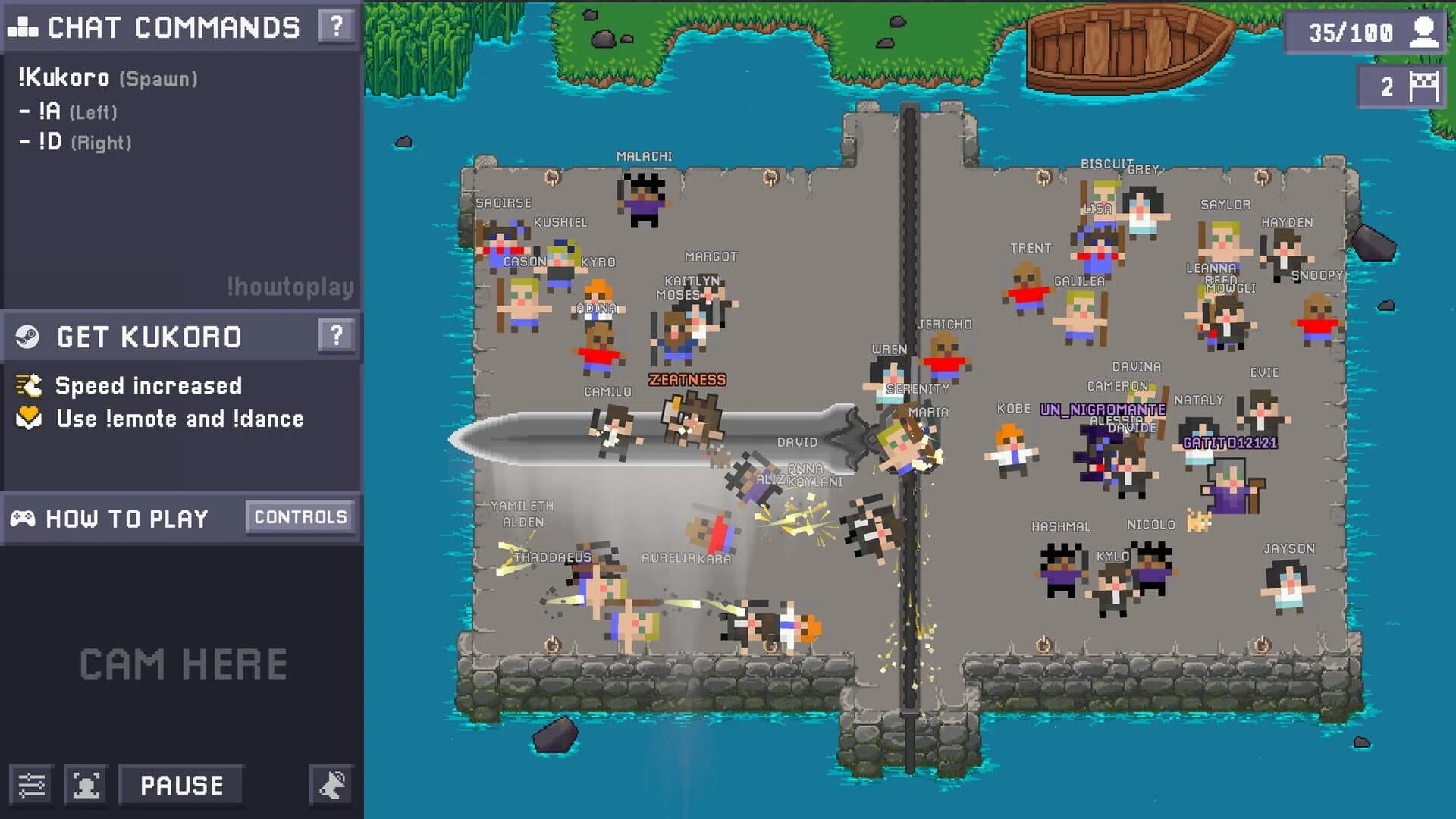
Task: Toggle the webcam frame icon
Action: (x=84, y=785)
